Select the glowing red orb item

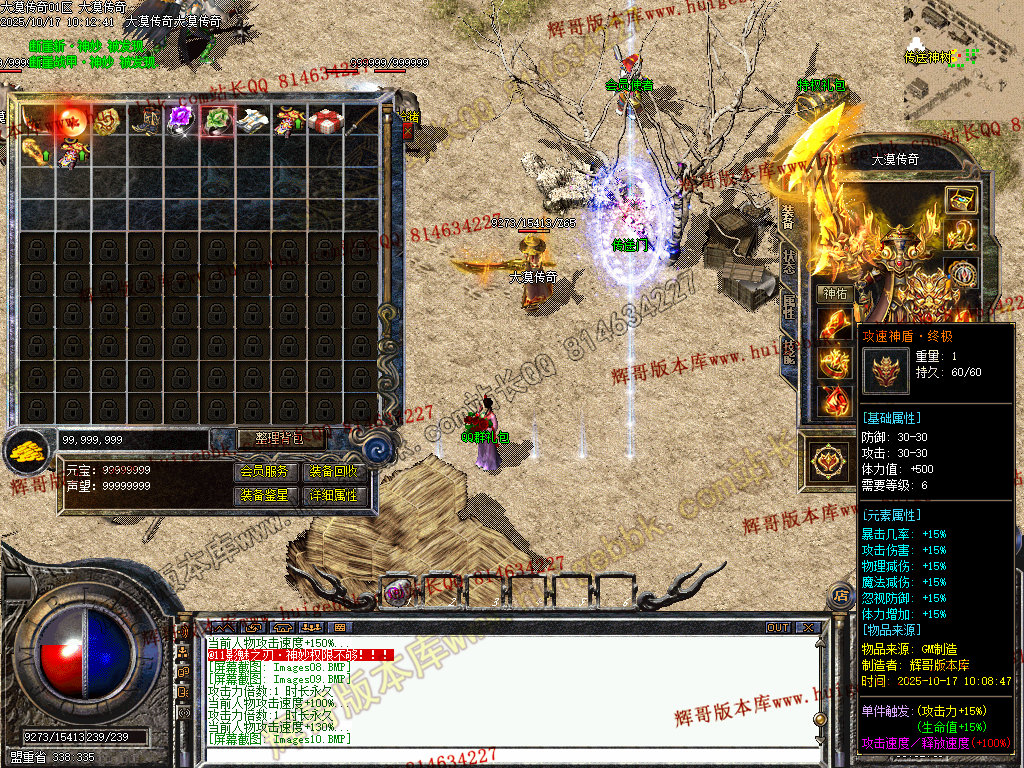click(x=72, y=120)
